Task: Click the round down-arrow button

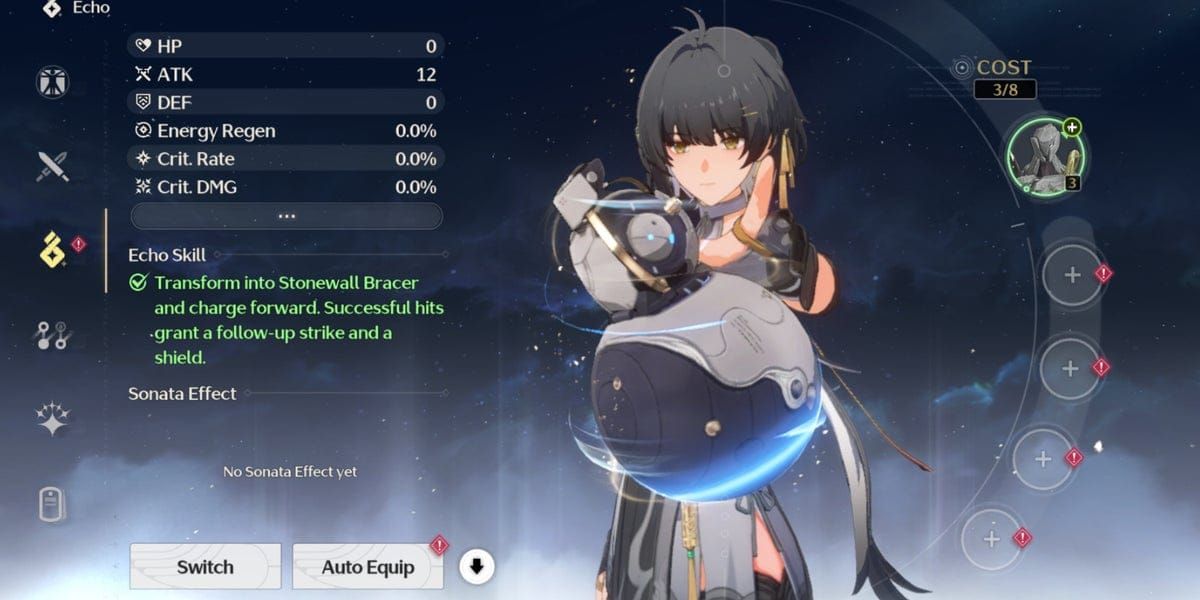Action: pos(477,567)
